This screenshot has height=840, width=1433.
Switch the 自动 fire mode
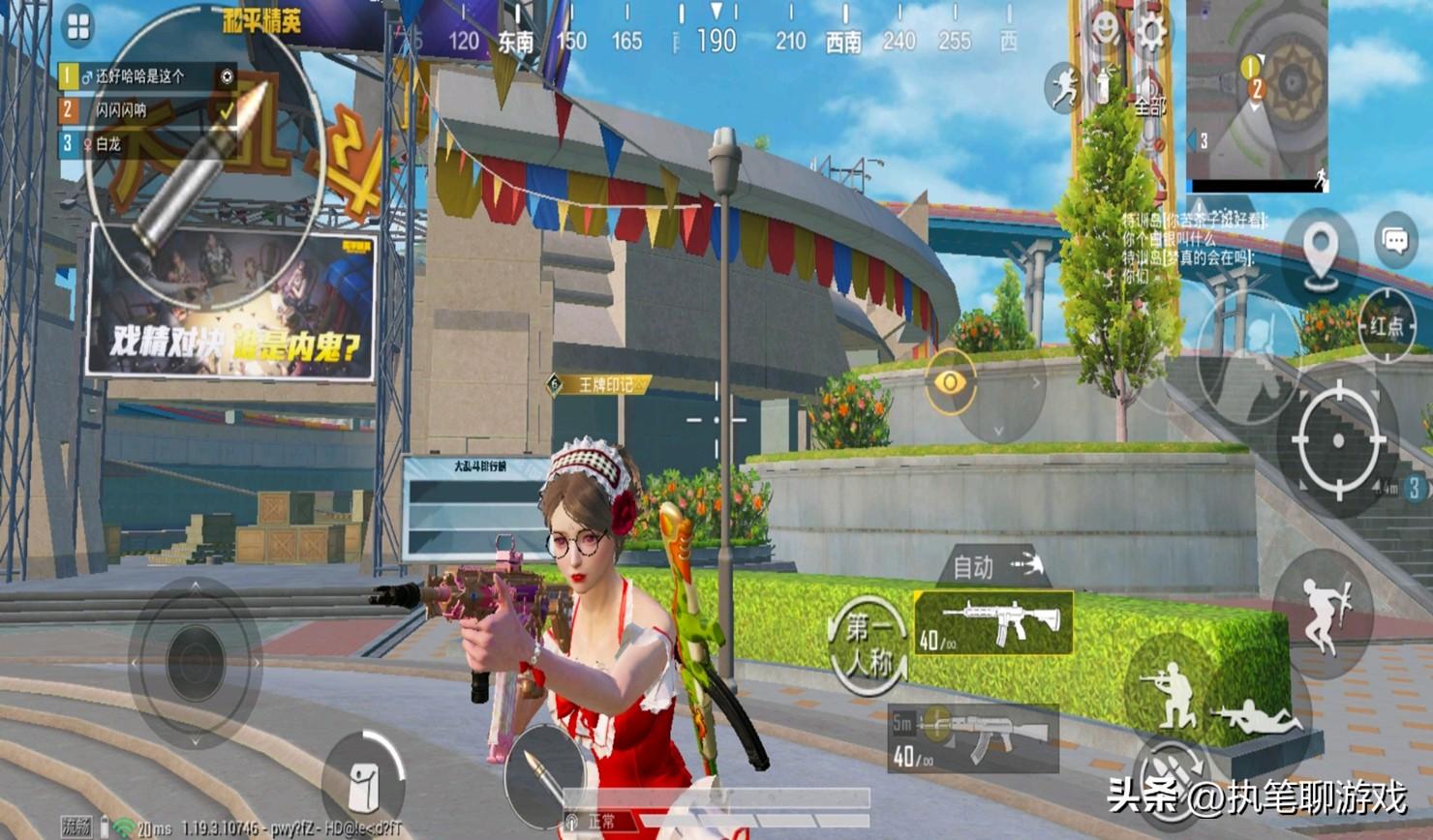[993, 566]
